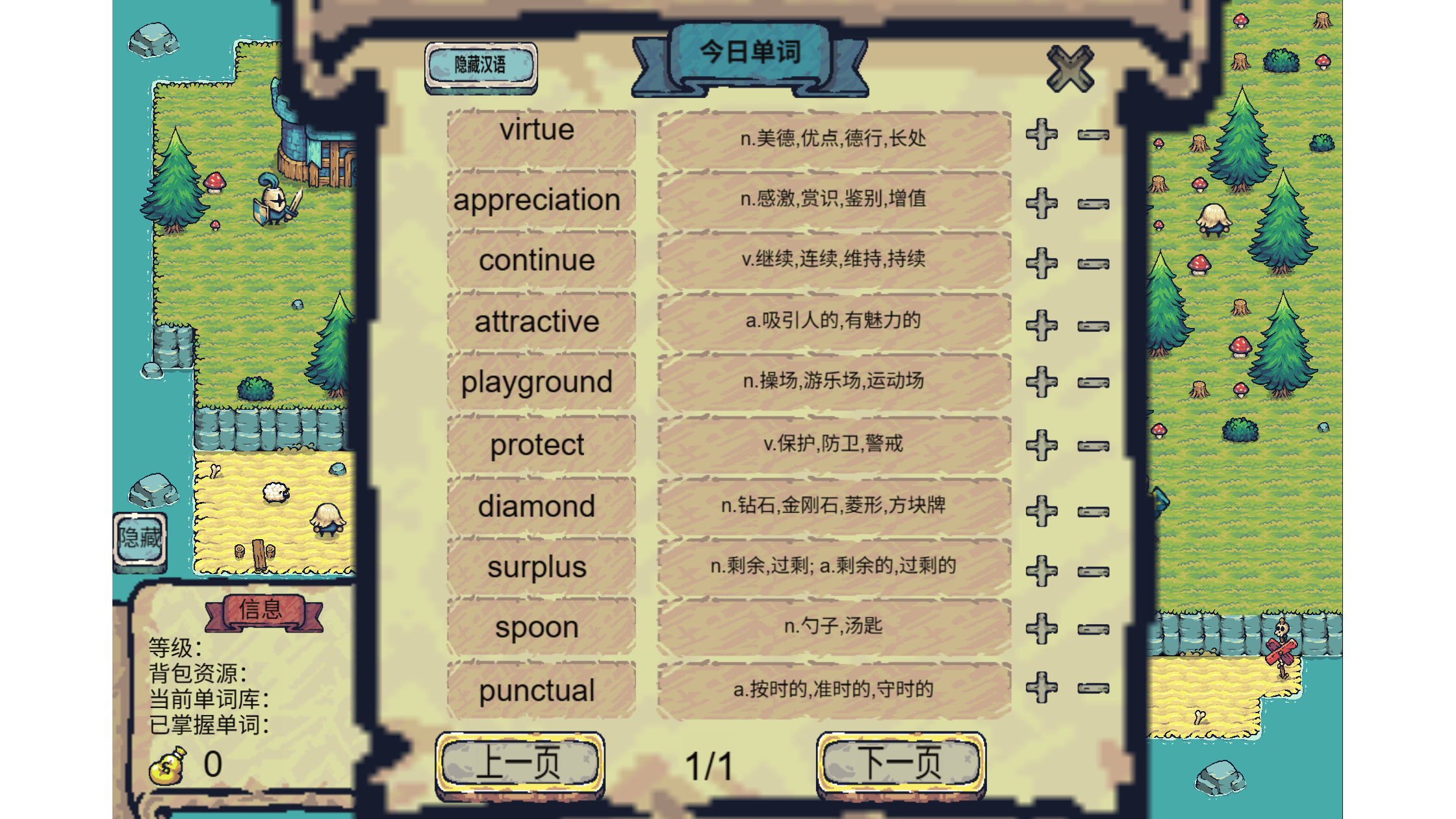Click the money bag icon showing 0
This screenshot has width=1456, height=819.
coord(166,766)
